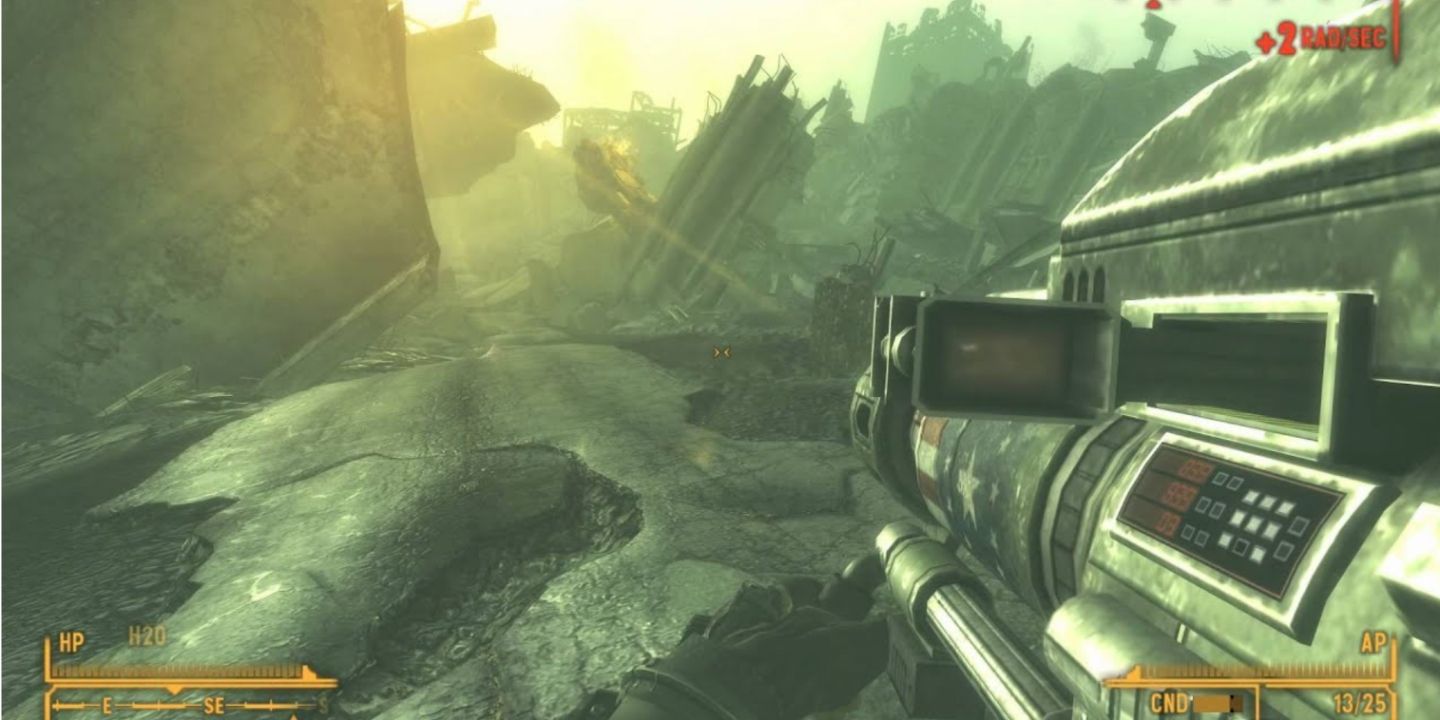Click the downward arrow above the compass
Viewport: 1440px width, 720px height.
(175, 688)
